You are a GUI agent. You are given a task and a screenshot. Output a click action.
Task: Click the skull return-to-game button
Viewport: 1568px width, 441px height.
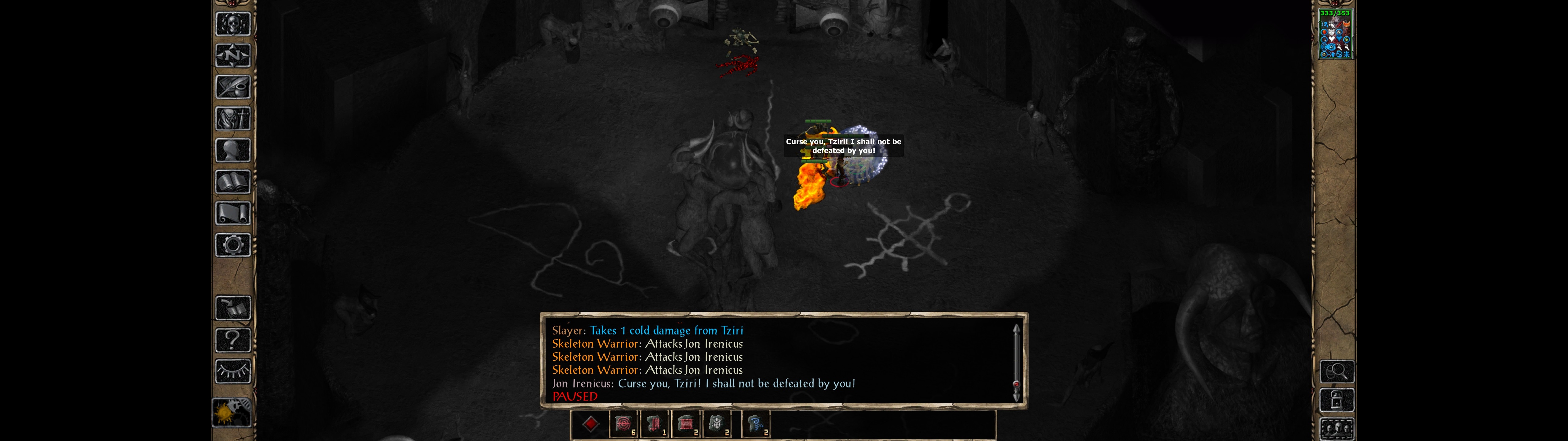[232, 24]
